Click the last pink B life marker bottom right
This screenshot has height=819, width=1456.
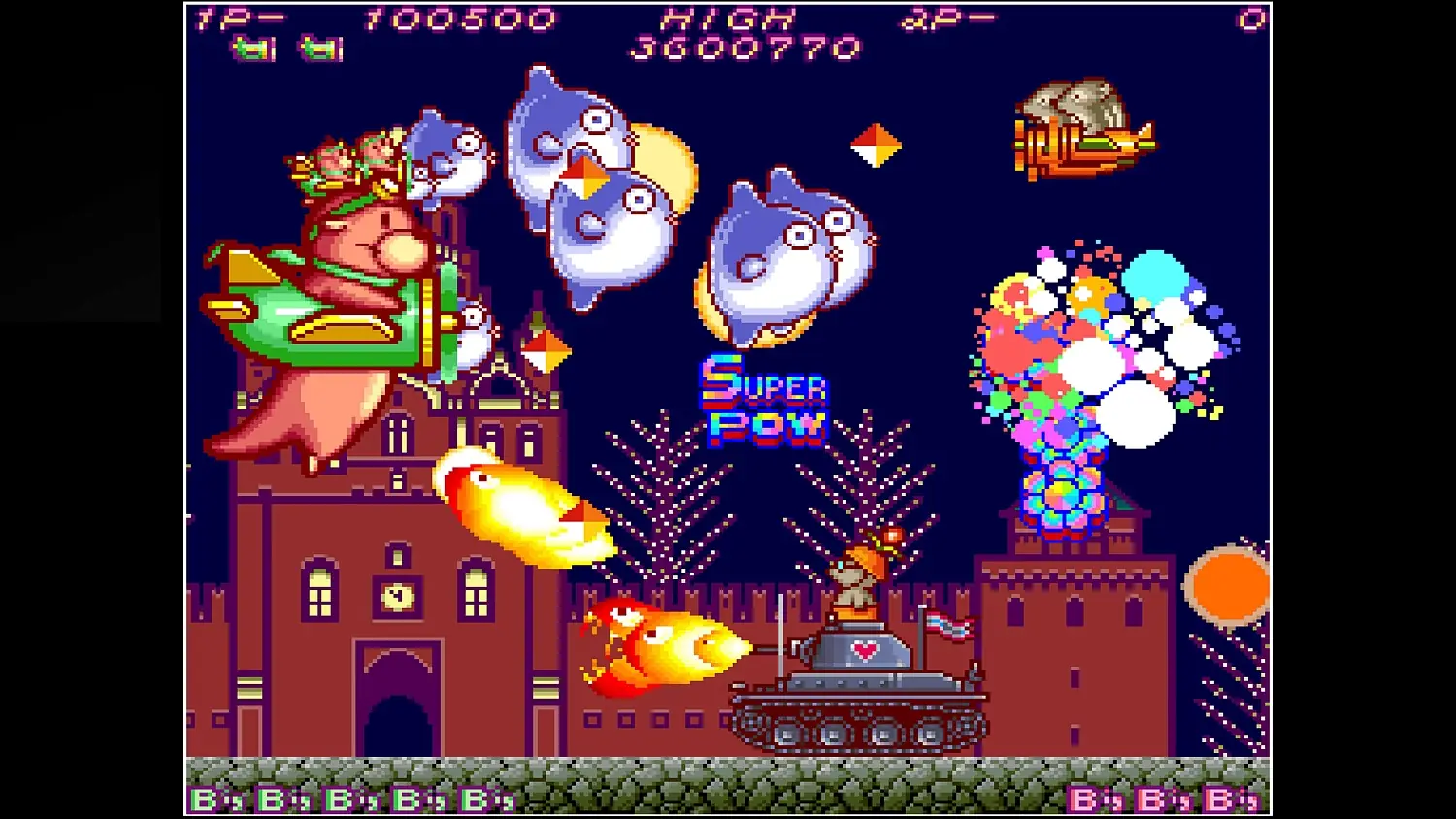tap(1216, 798)
